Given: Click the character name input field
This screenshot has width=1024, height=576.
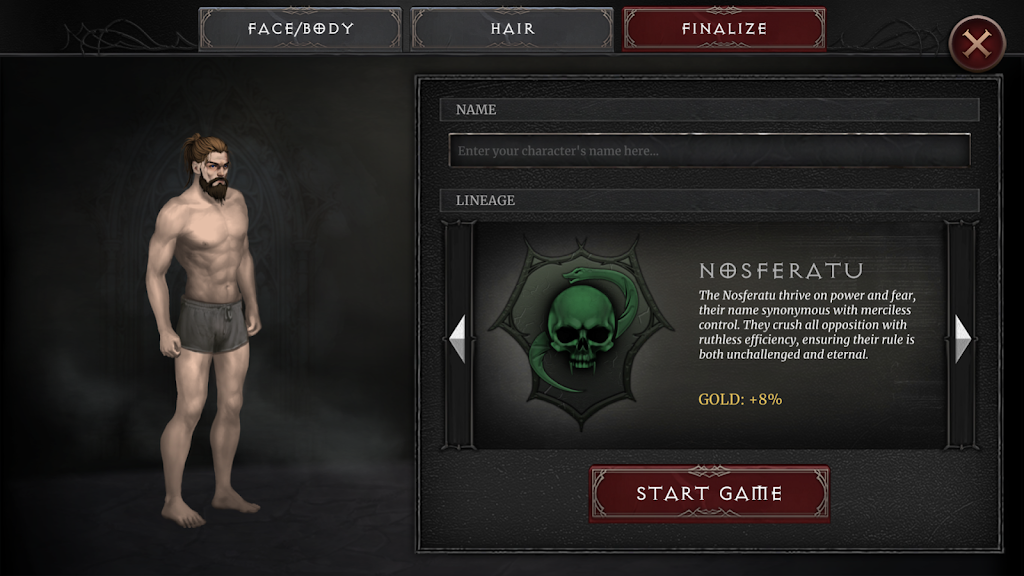Looking at the screenshot, I should pos(709,151).
